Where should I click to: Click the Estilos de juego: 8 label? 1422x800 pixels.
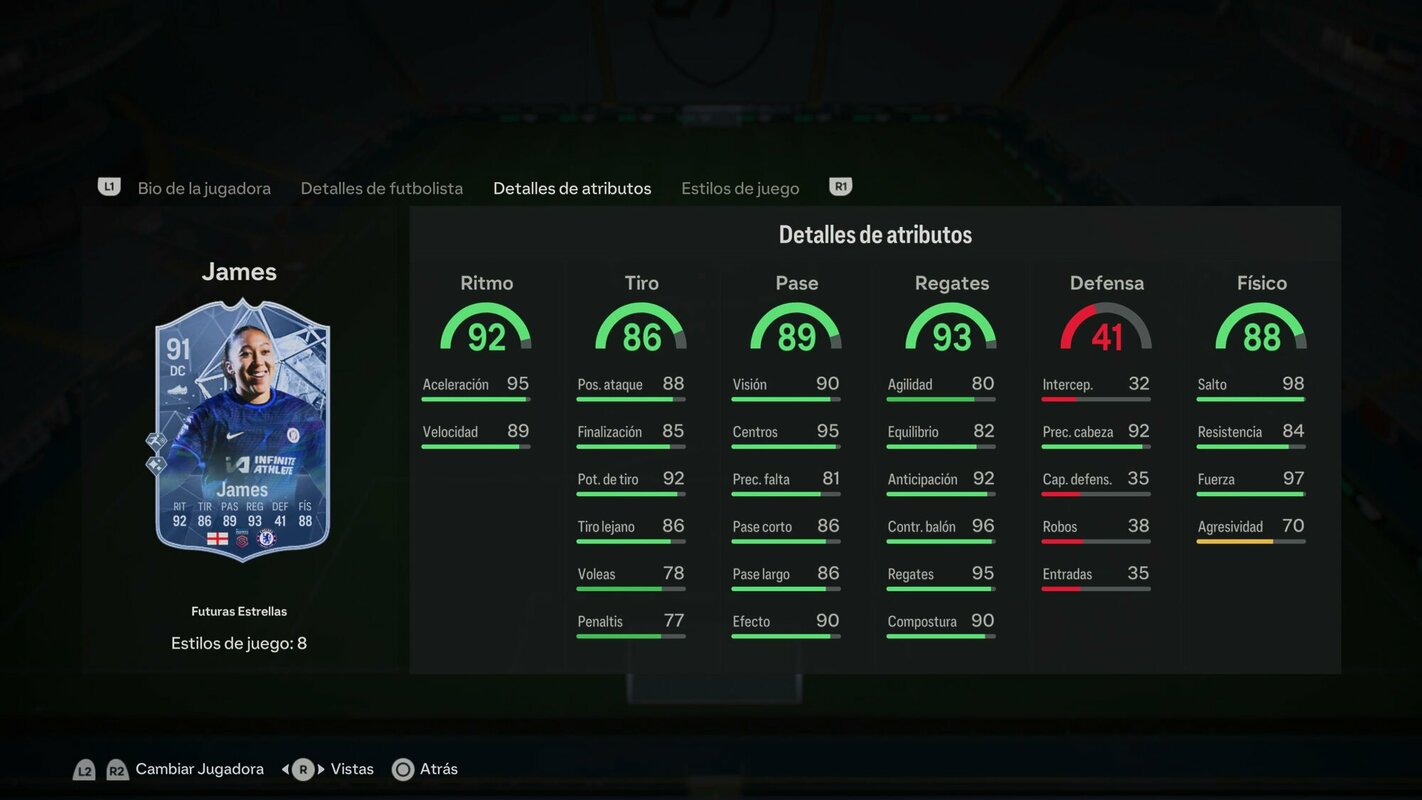(239, 642)
